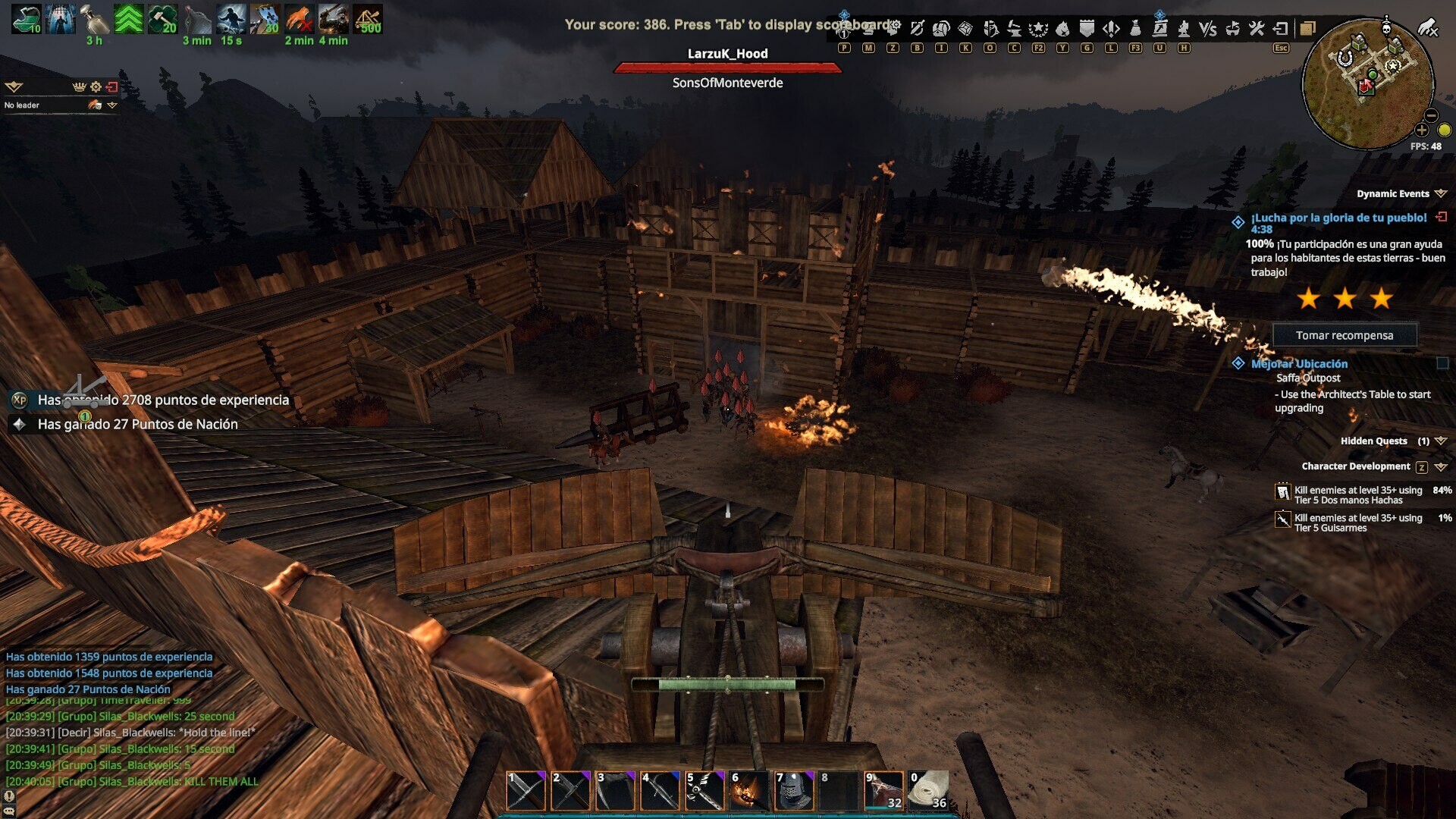The height and width of the screenshot is (819, 1456).
Task: Inspect the green chevrons buff icon
Action: tap(129, 19)
